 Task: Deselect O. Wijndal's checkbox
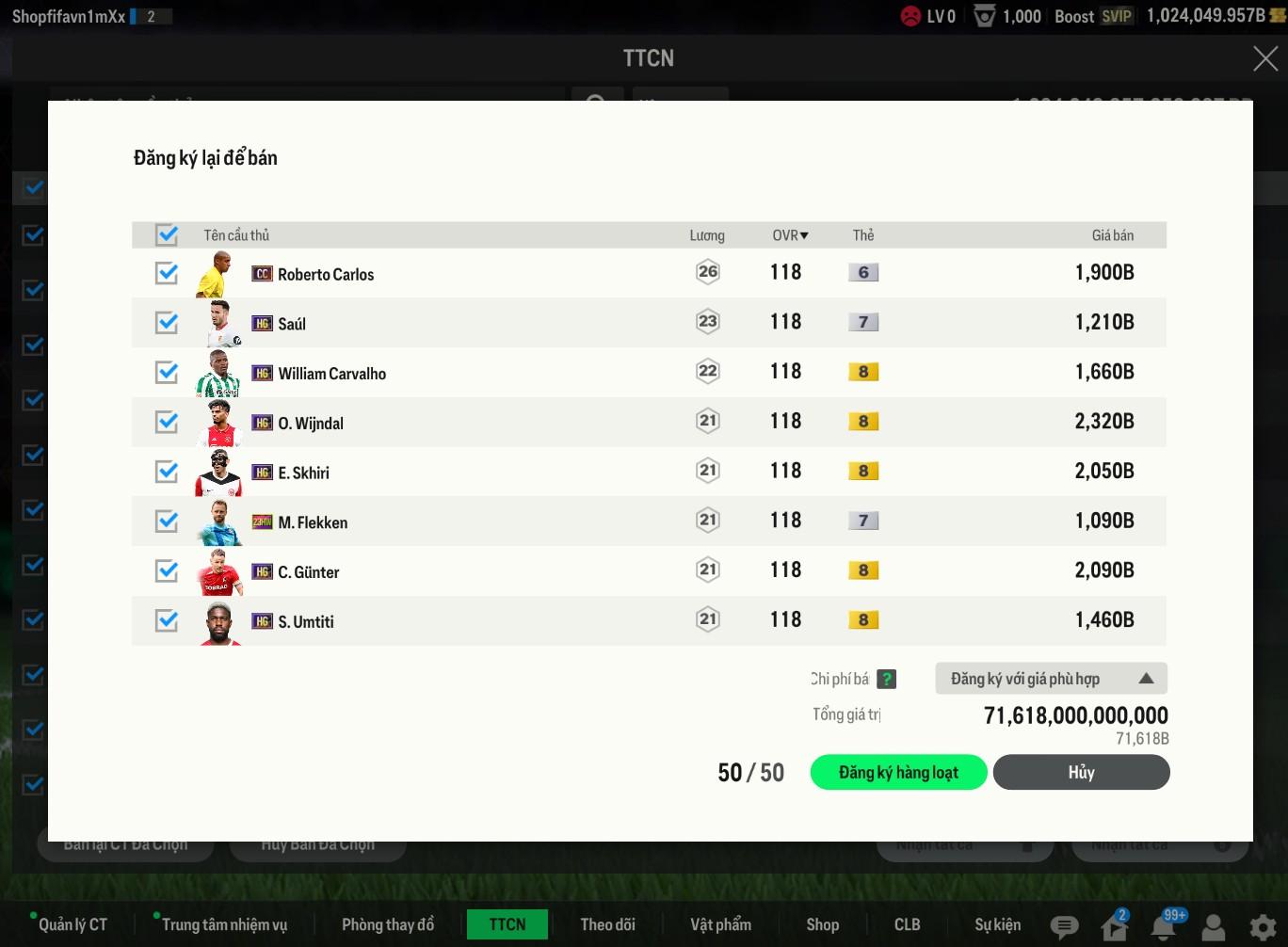167,422
